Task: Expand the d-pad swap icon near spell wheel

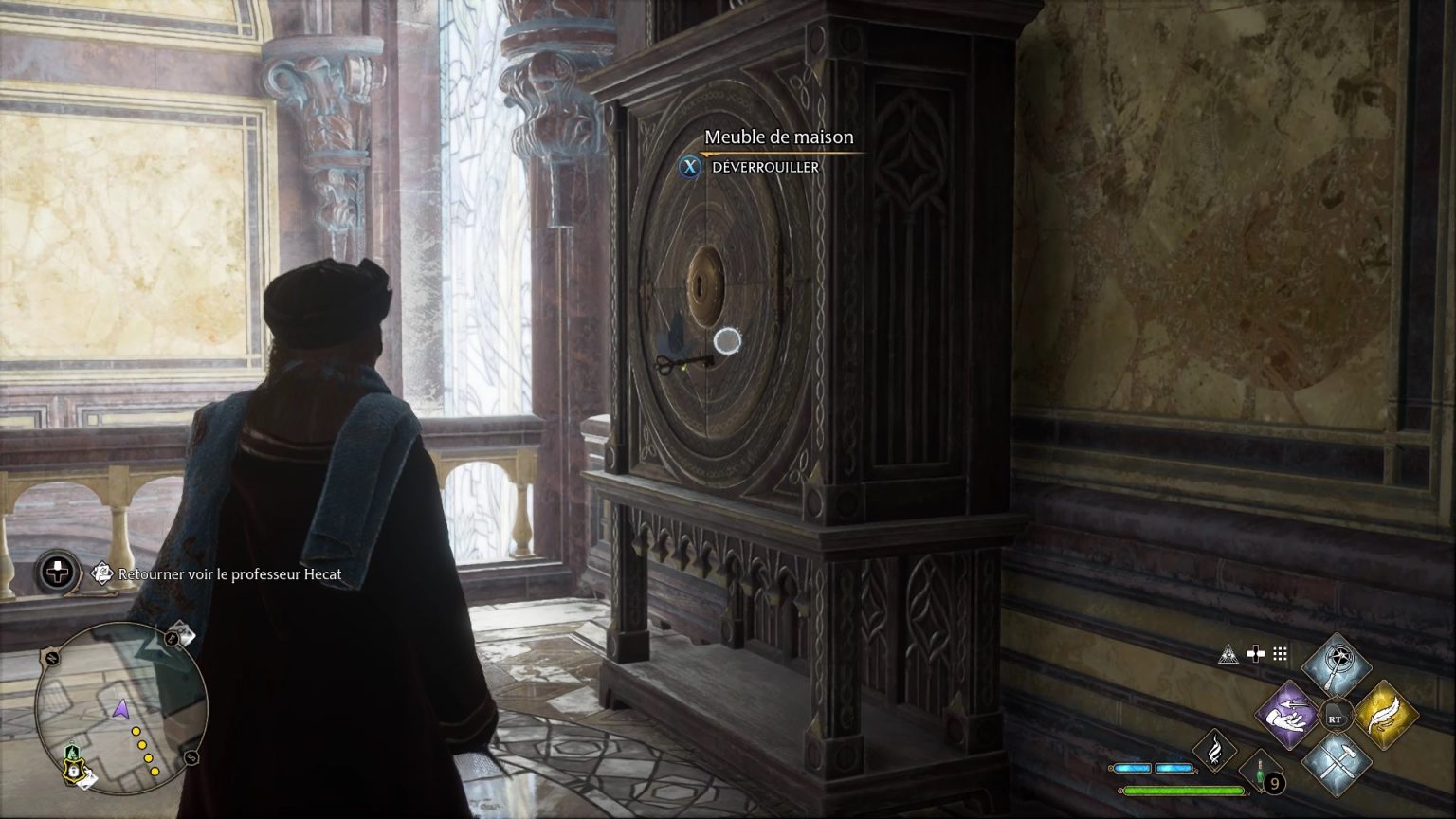Action: 1256,653
